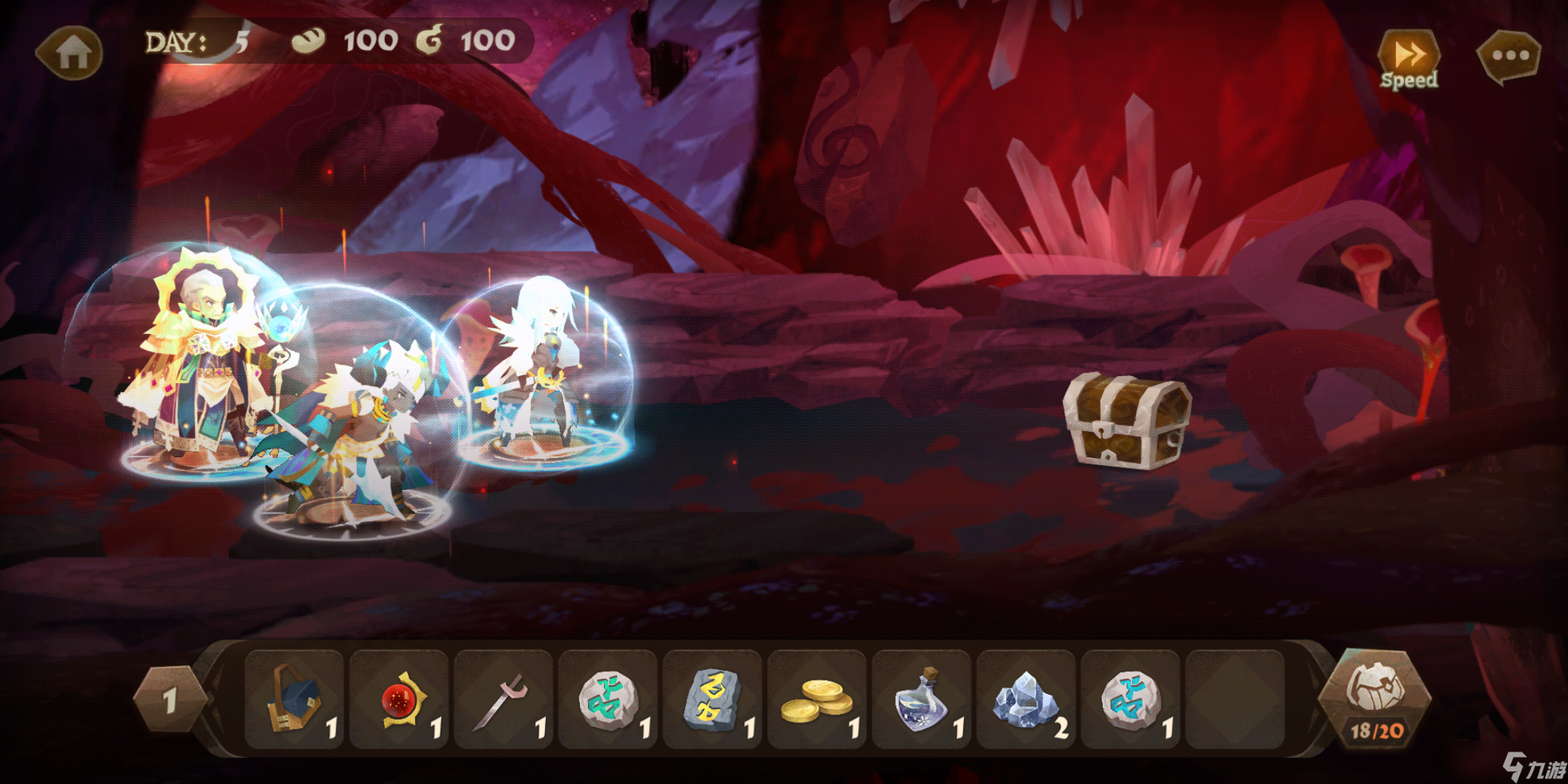Choose the red orb amulet slot
The width and height of the screenshot is (1568, 784).
[399, 700]
